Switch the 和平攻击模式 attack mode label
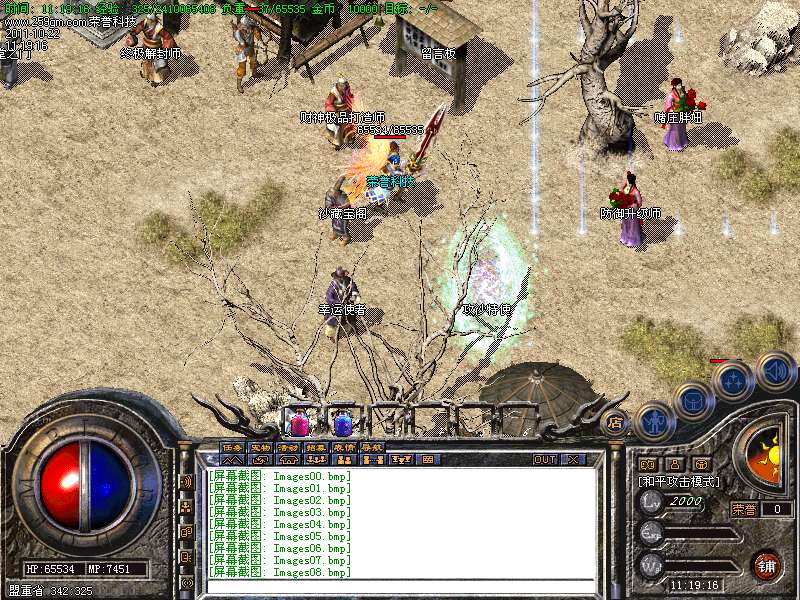This screenshot has width=800, height=600. coord(680,481)
